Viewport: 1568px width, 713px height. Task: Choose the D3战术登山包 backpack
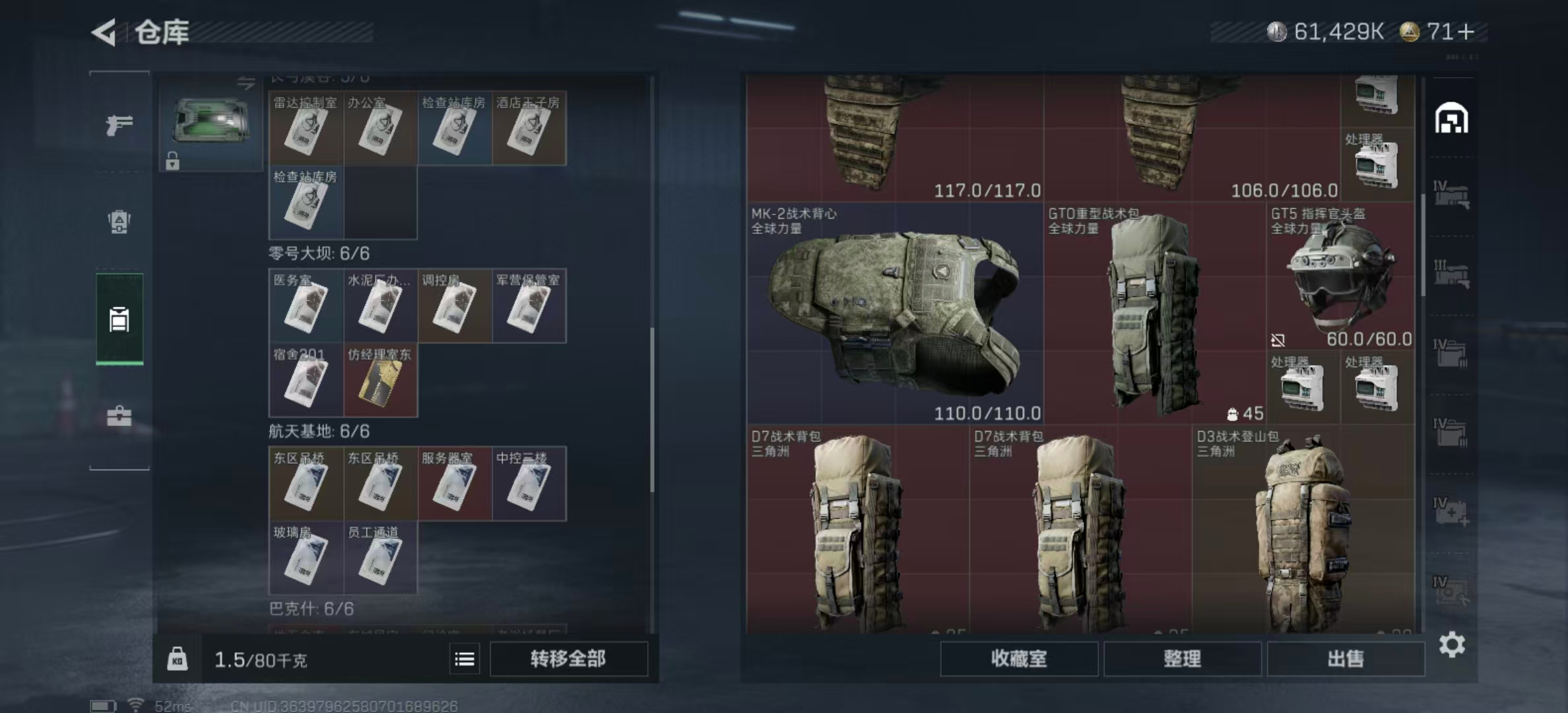pyautogui.click(x=1303, y=528)
